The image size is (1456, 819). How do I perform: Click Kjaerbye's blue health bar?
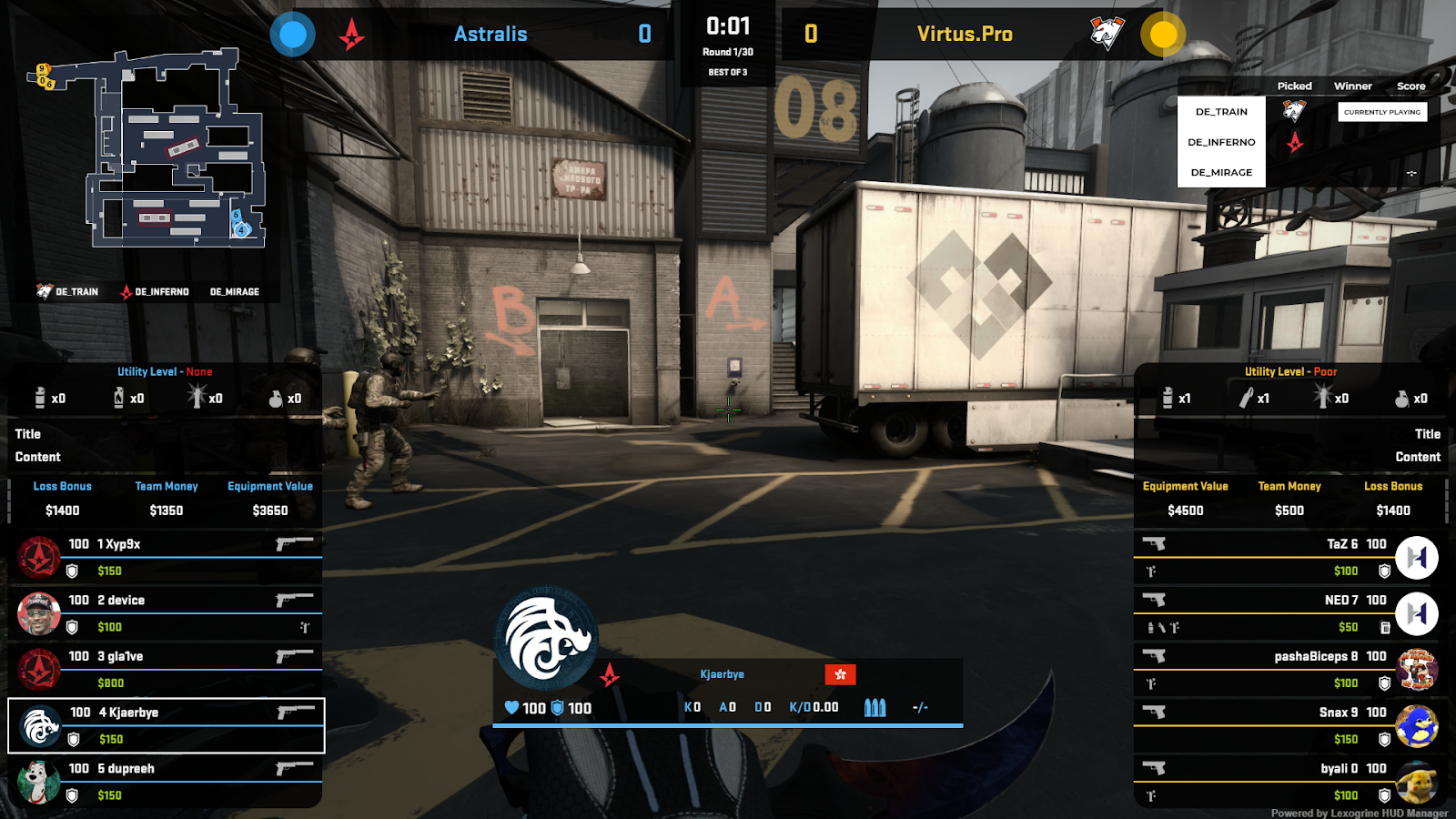tap(728, 723)
